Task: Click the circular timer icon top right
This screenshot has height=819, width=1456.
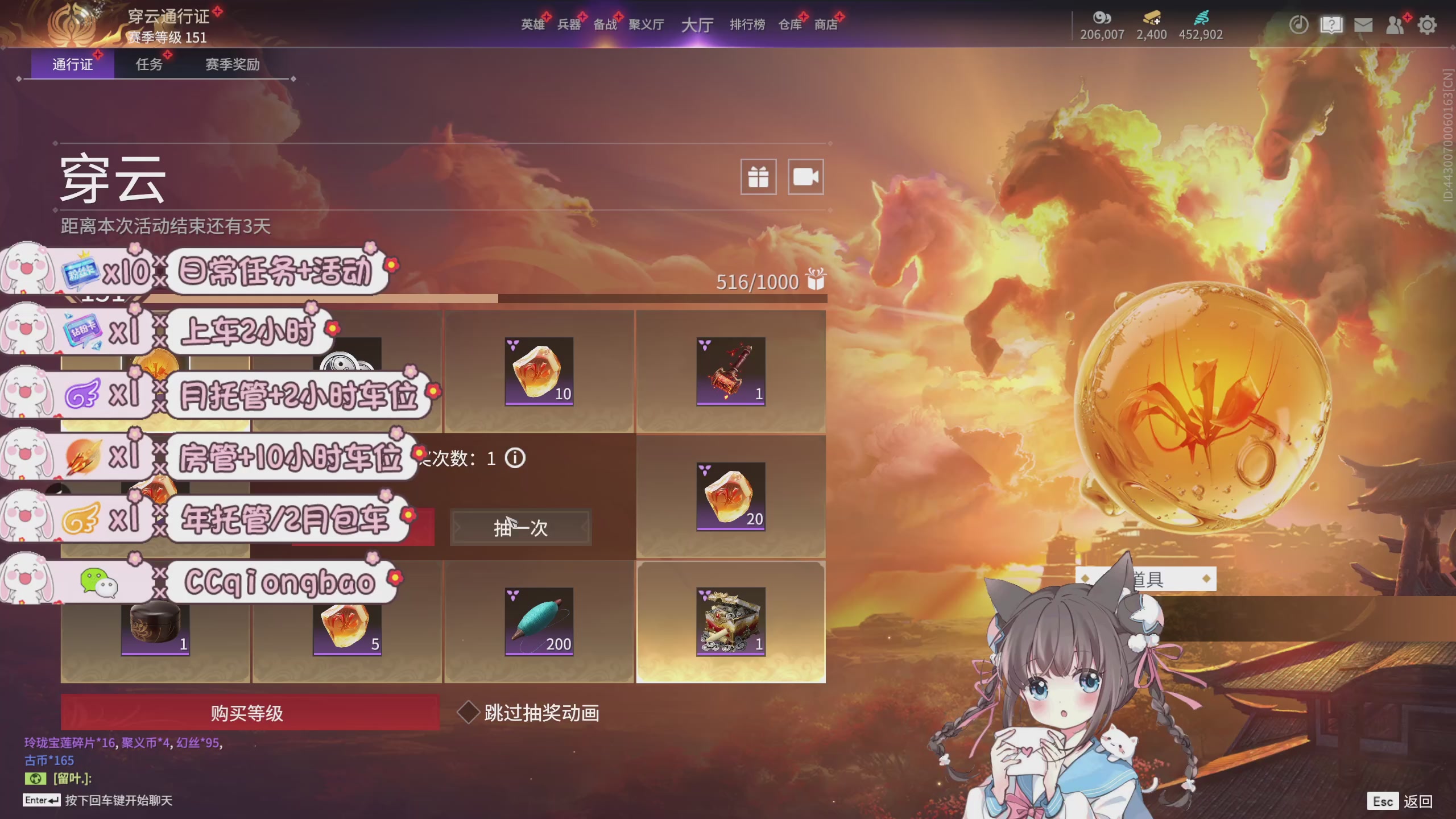Action: [x=1299, y=24]
